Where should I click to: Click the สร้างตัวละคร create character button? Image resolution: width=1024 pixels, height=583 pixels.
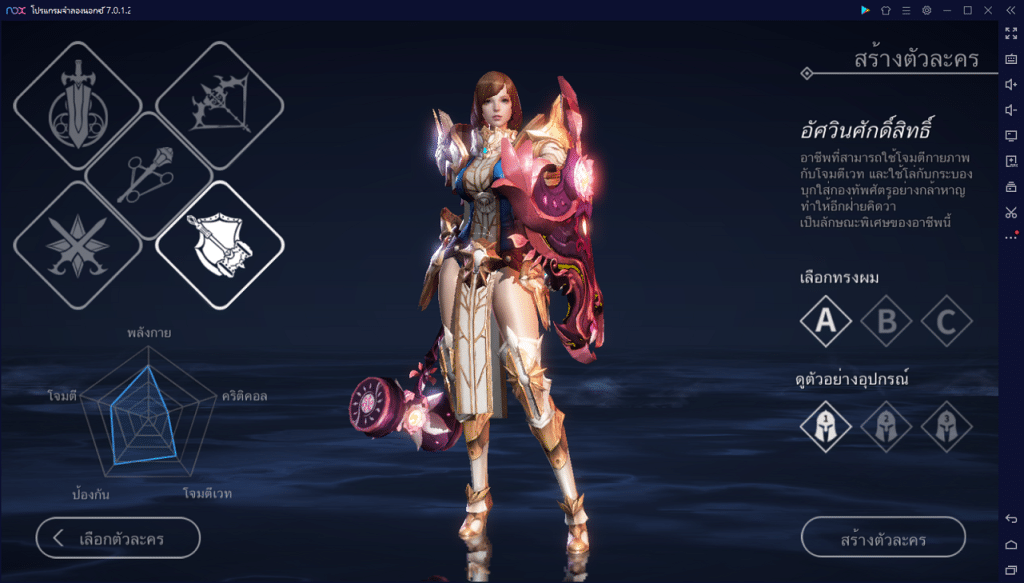[x=883, y=537]
